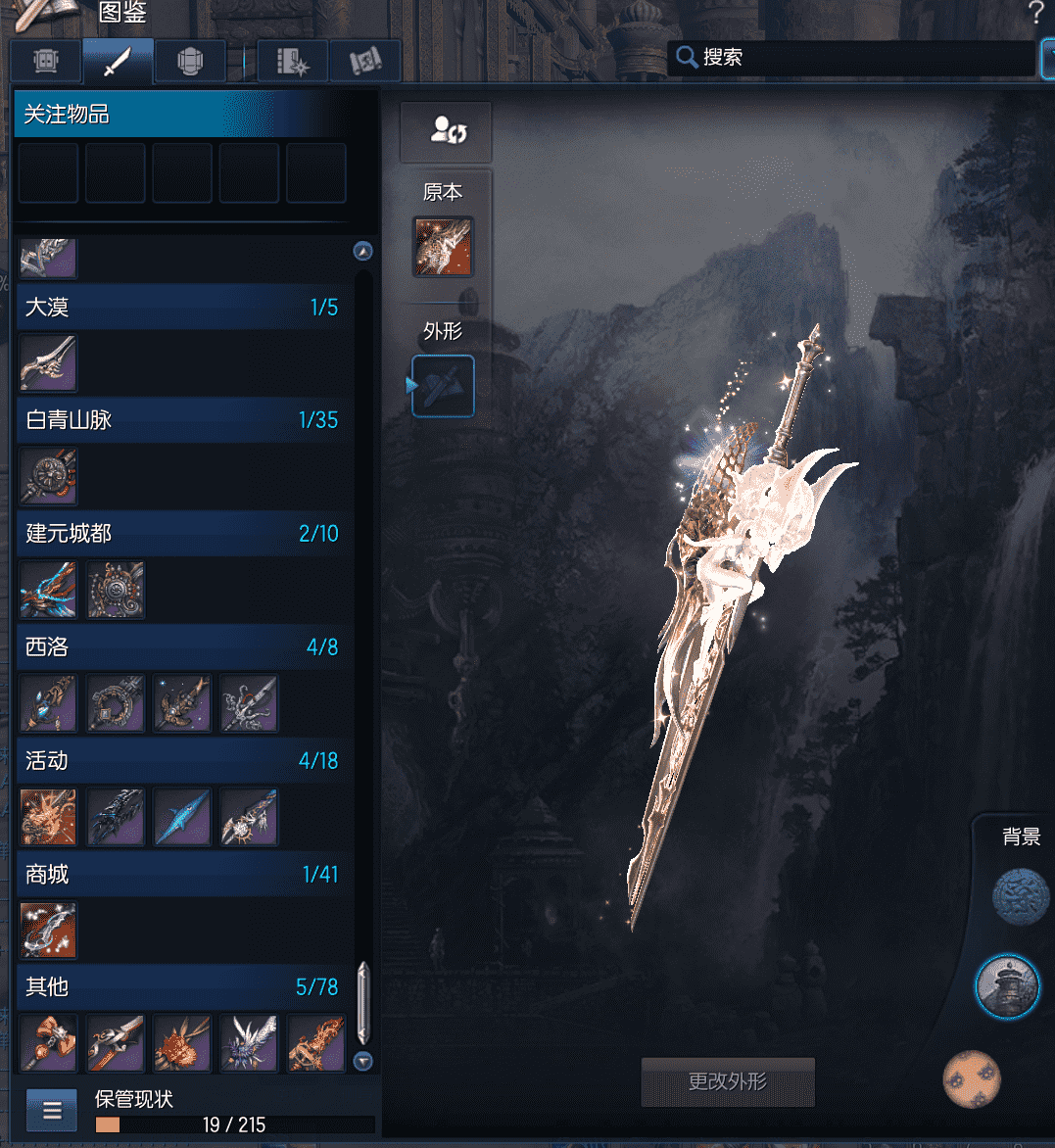The image size is (1055, 1148).
Task: Open the list menu button beside 保管现状
Action: 52,1111
